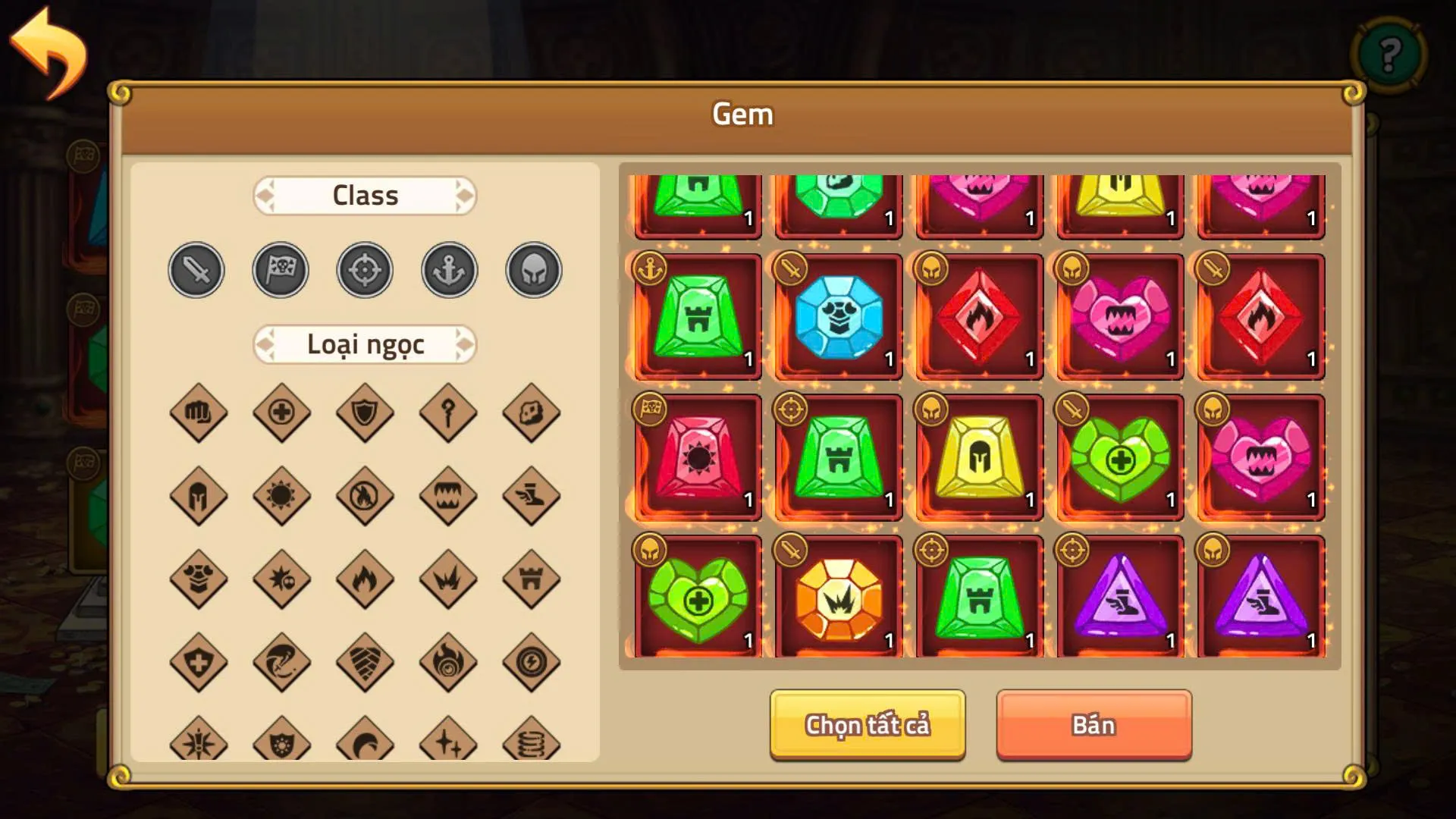Viewport: 1456px width, 819px height.
Task: Open the Class dropdown selector
Action: pyautogui.click(x=365, y=196)
